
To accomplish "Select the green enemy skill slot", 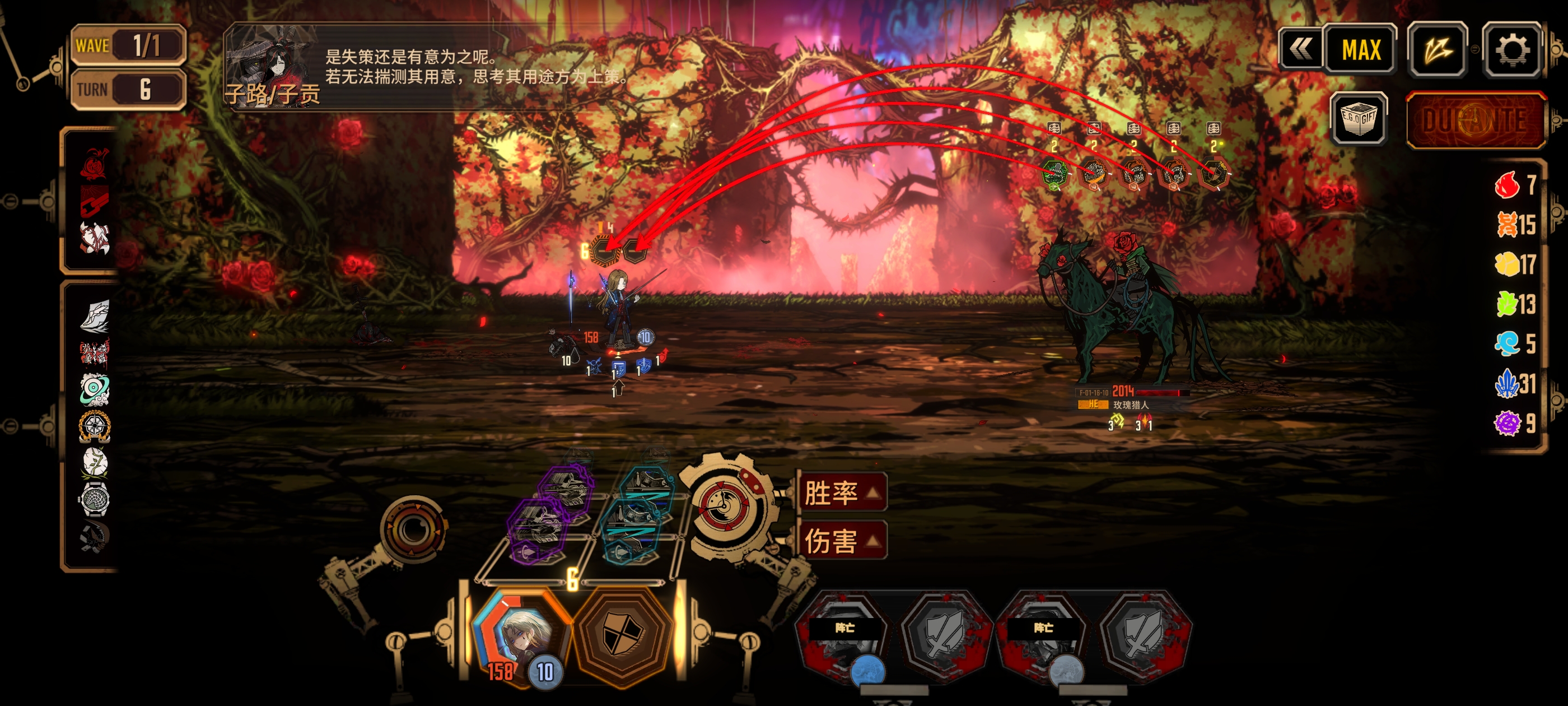I will (1054, 175).
